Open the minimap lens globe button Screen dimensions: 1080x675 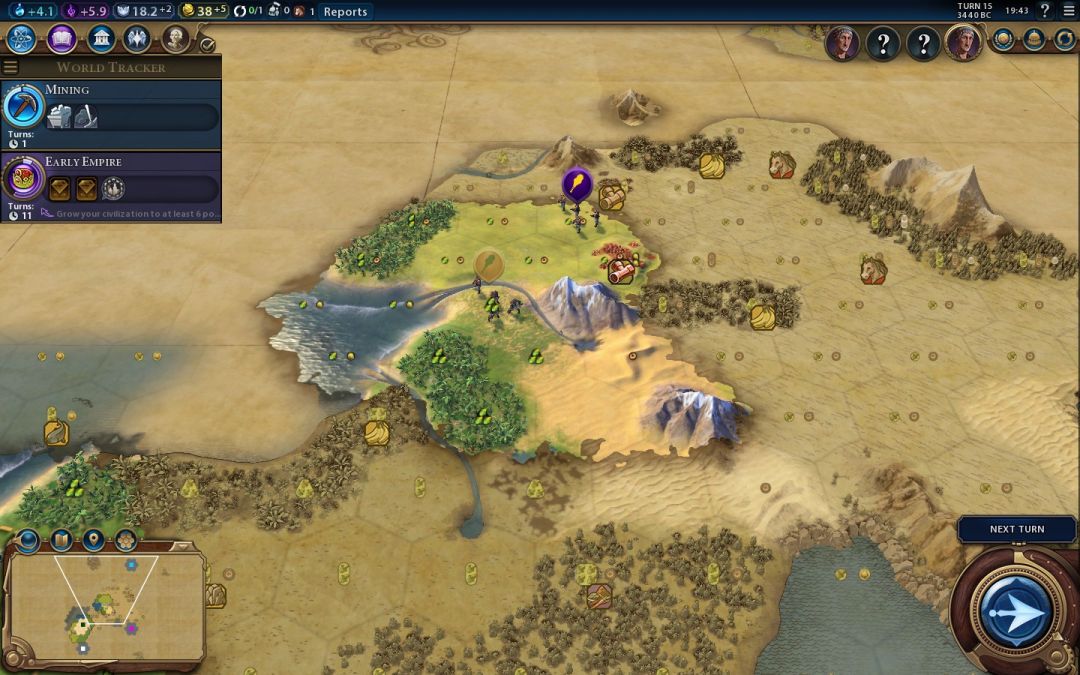click(x=27, y=541)
